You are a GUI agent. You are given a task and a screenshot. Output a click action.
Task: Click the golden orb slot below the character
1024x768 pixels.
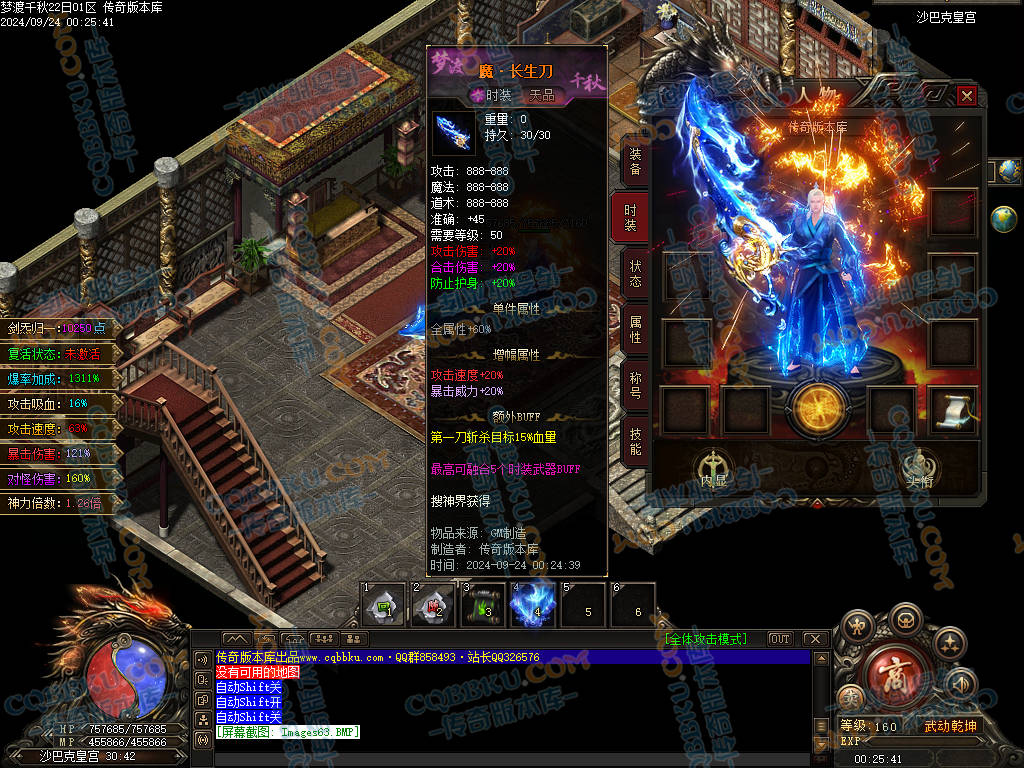(818, 409)
